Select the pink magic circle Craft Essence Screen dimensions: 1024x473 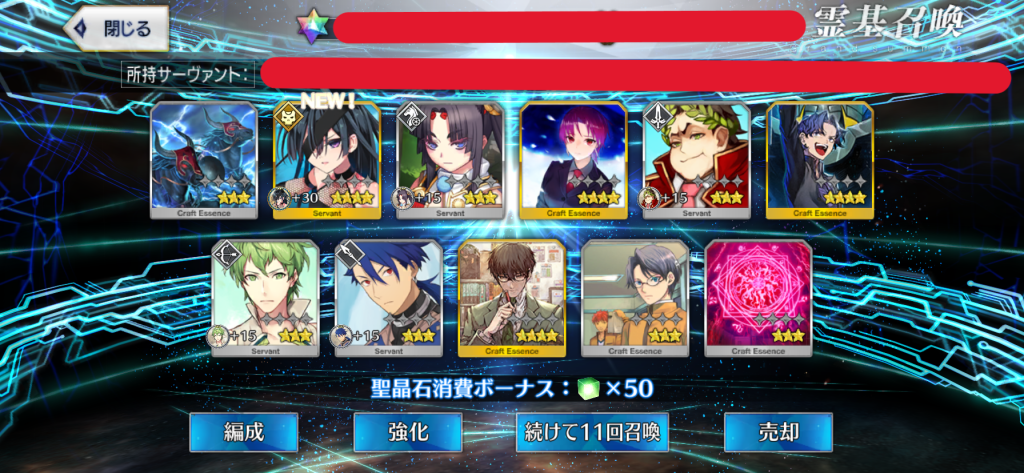(x=758, y=298)
